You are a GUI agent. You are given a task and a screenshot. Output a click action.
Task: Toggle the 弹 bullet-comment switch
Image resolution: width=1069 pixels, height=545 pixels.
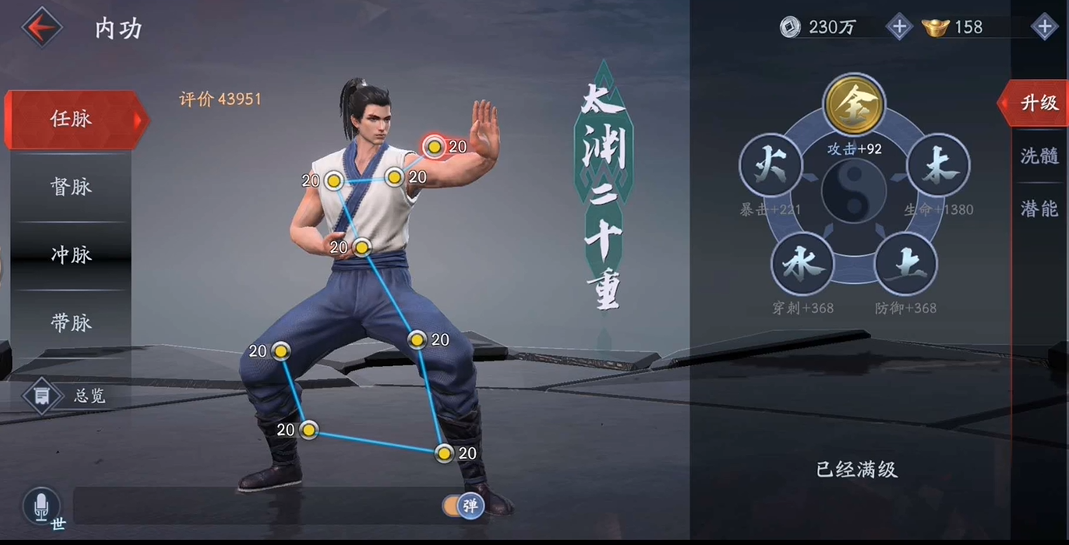[x=463, y=506]
